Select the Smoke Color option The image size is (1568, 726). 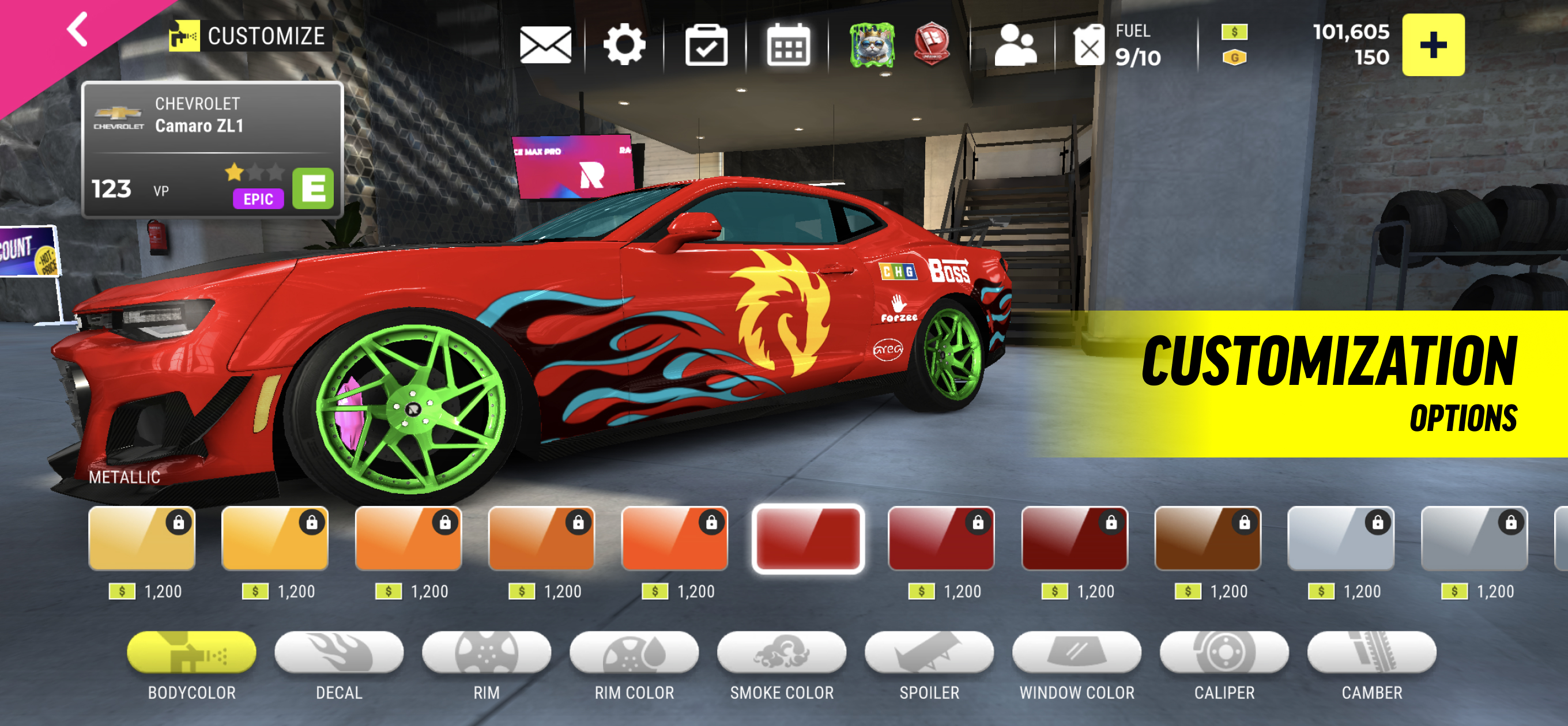tap(782, 654)
